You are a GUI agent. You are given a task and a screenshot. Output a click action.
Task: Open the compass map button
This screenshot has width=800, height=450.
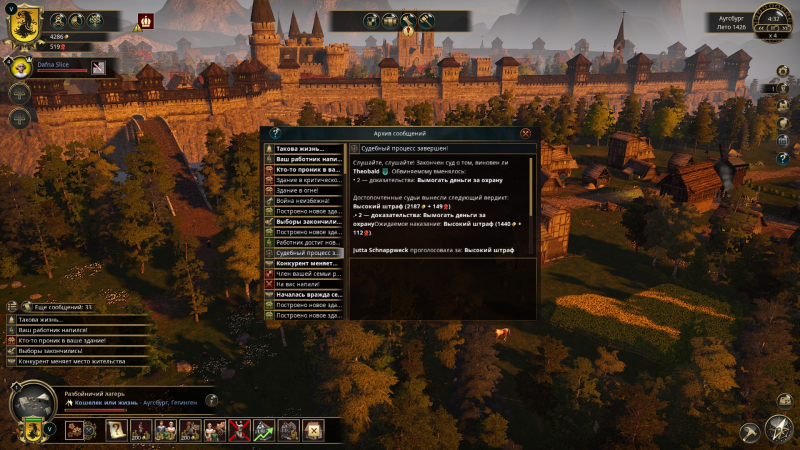[778, 429]
